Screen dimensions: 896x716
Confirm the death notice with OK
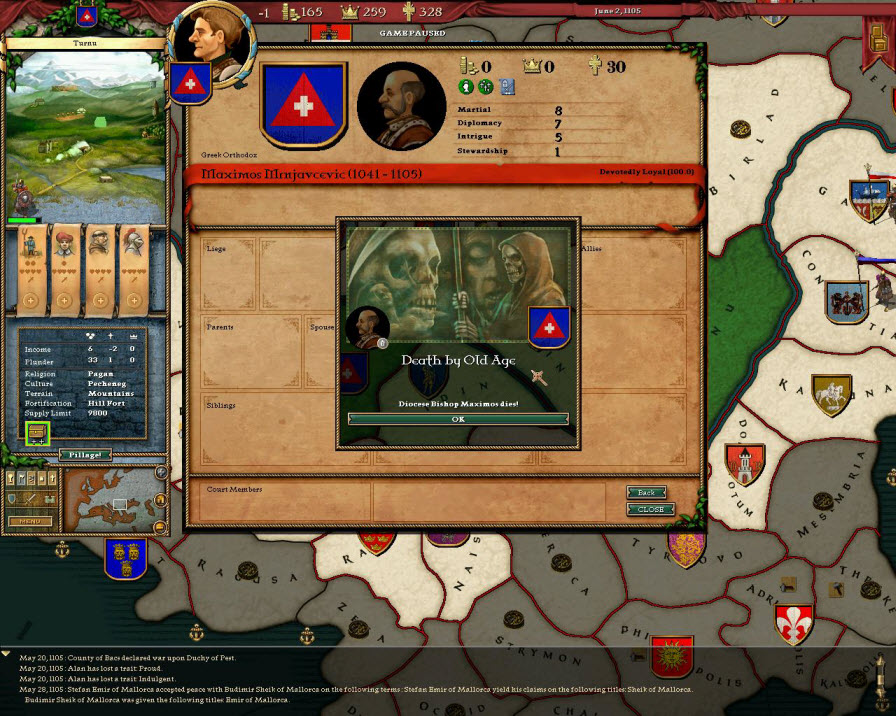(458, 419)
